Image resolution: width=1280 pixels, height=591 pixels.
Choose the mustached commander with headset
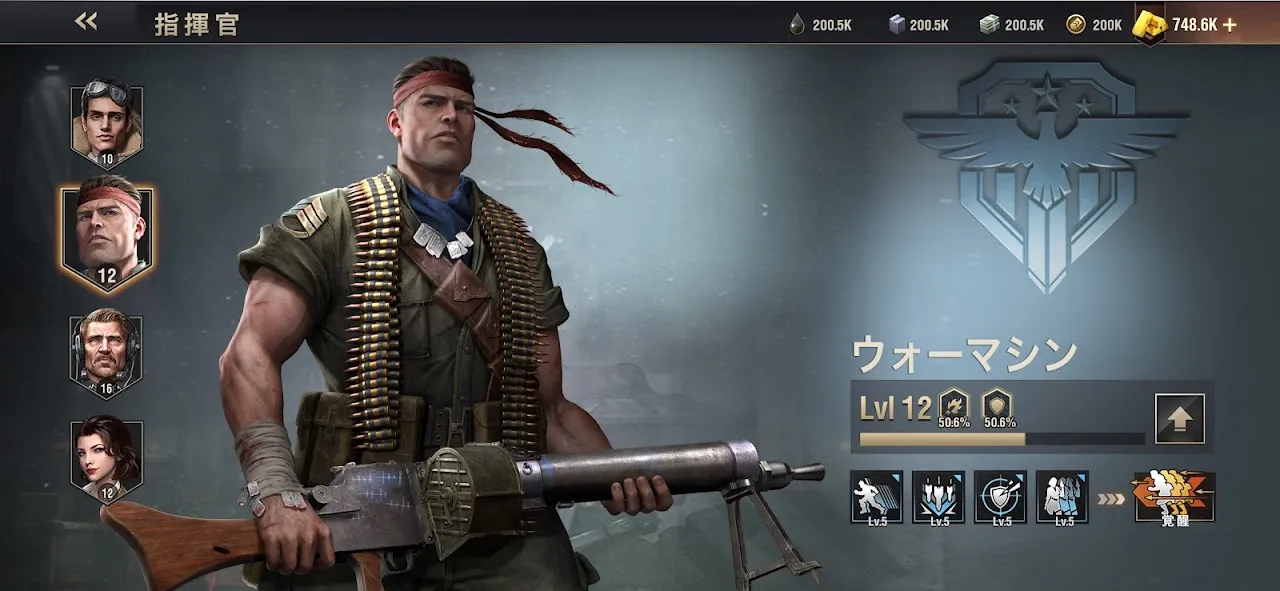107,355
